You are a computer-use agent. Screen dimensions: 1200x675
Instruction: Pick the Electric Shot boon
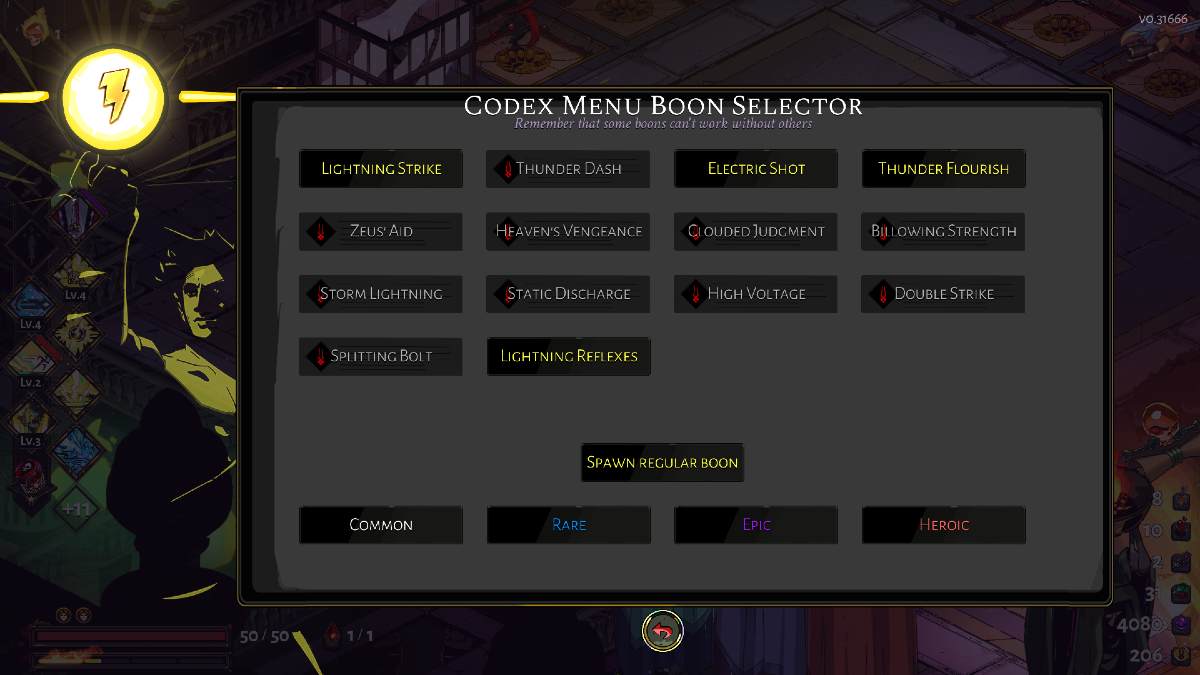pos(756,169)
